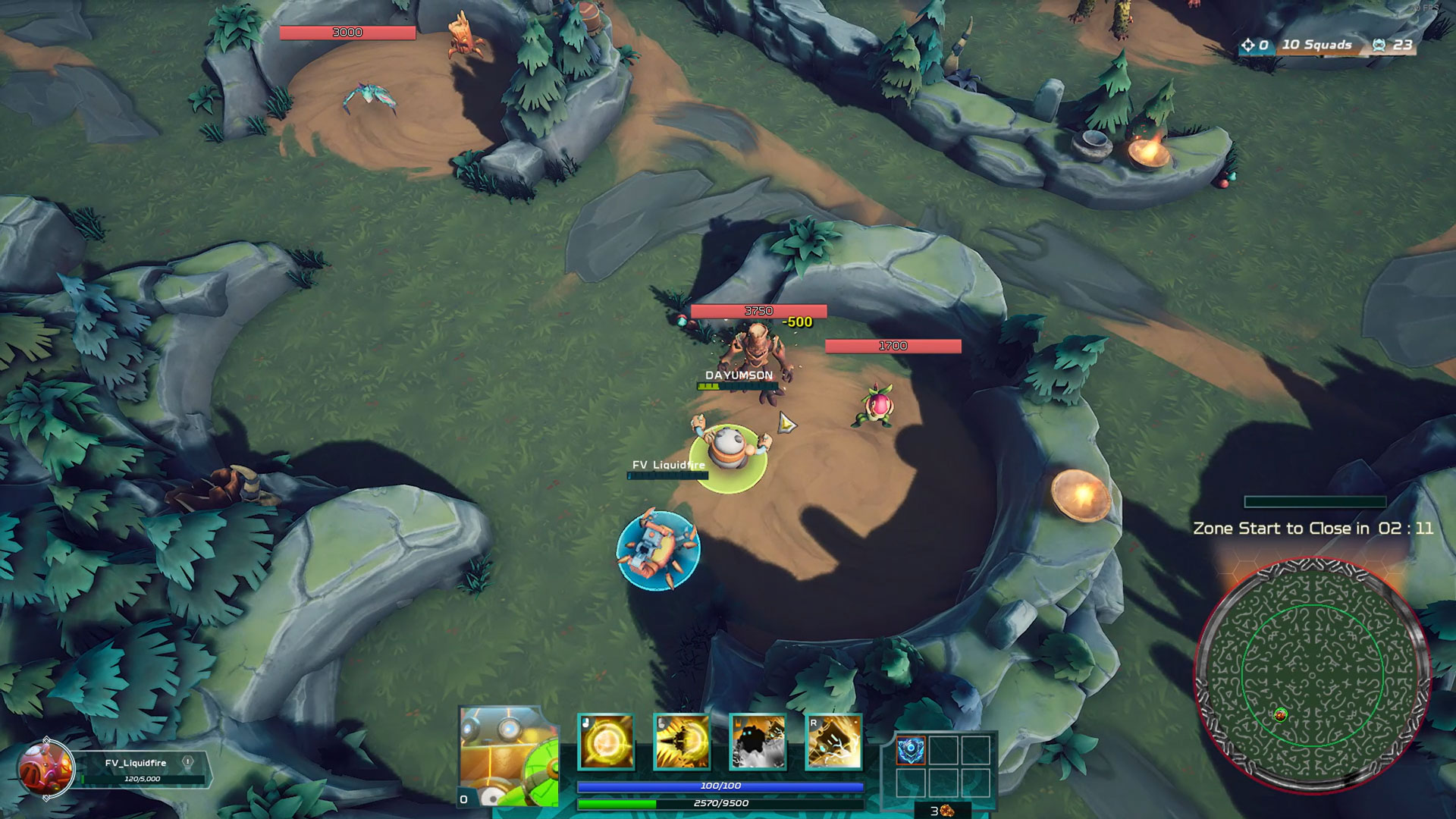1456x819 pixels.
Task: Select the blue shield item slot
Action: coord(910,751)
